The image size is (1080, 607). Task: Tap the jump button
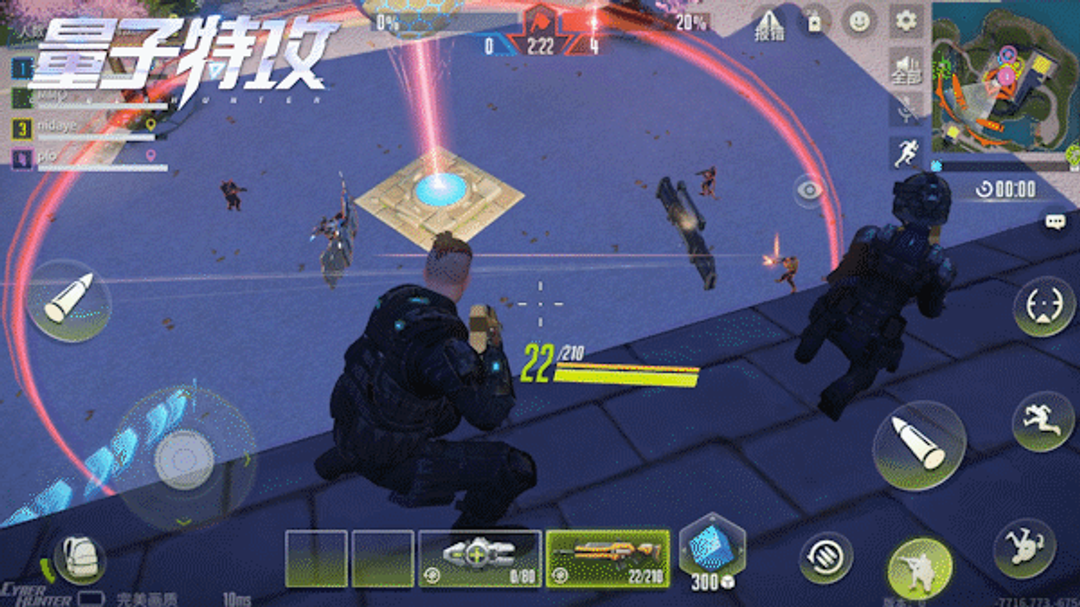point(1042,421)
